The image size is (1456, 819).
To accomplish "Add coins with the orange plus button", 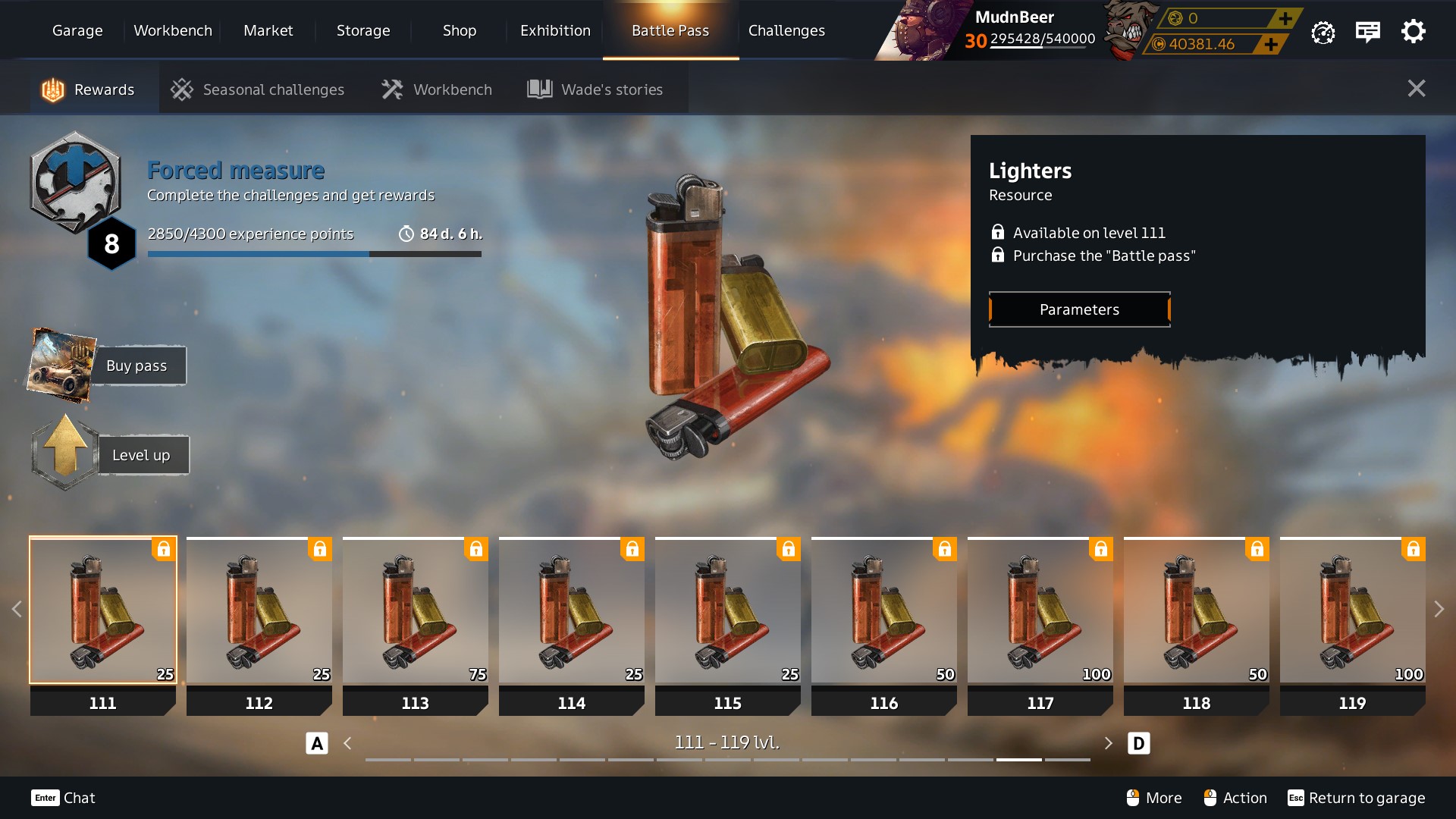I will [1272, 44].
